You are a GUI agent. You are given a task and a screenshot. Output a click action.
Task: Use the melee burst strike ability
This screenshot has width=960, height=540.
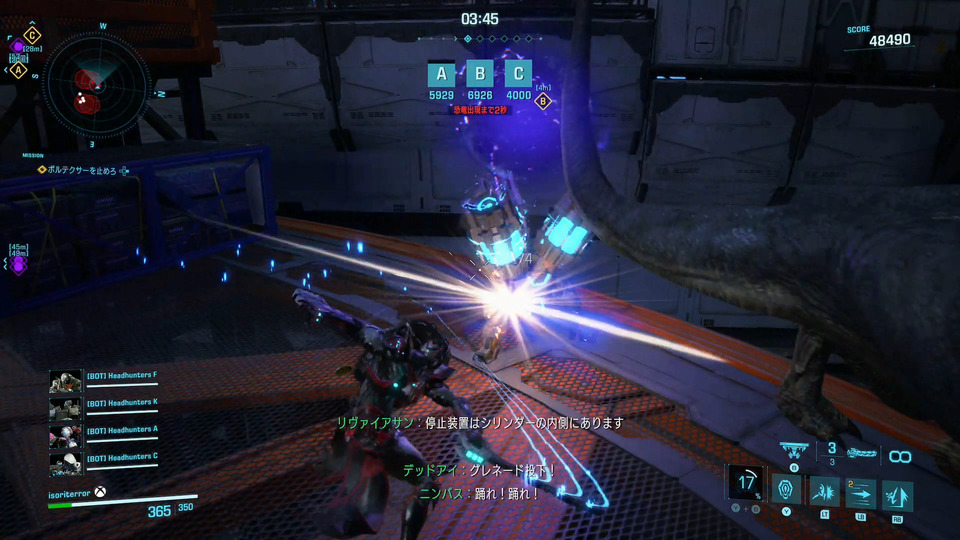pos(826,492)
